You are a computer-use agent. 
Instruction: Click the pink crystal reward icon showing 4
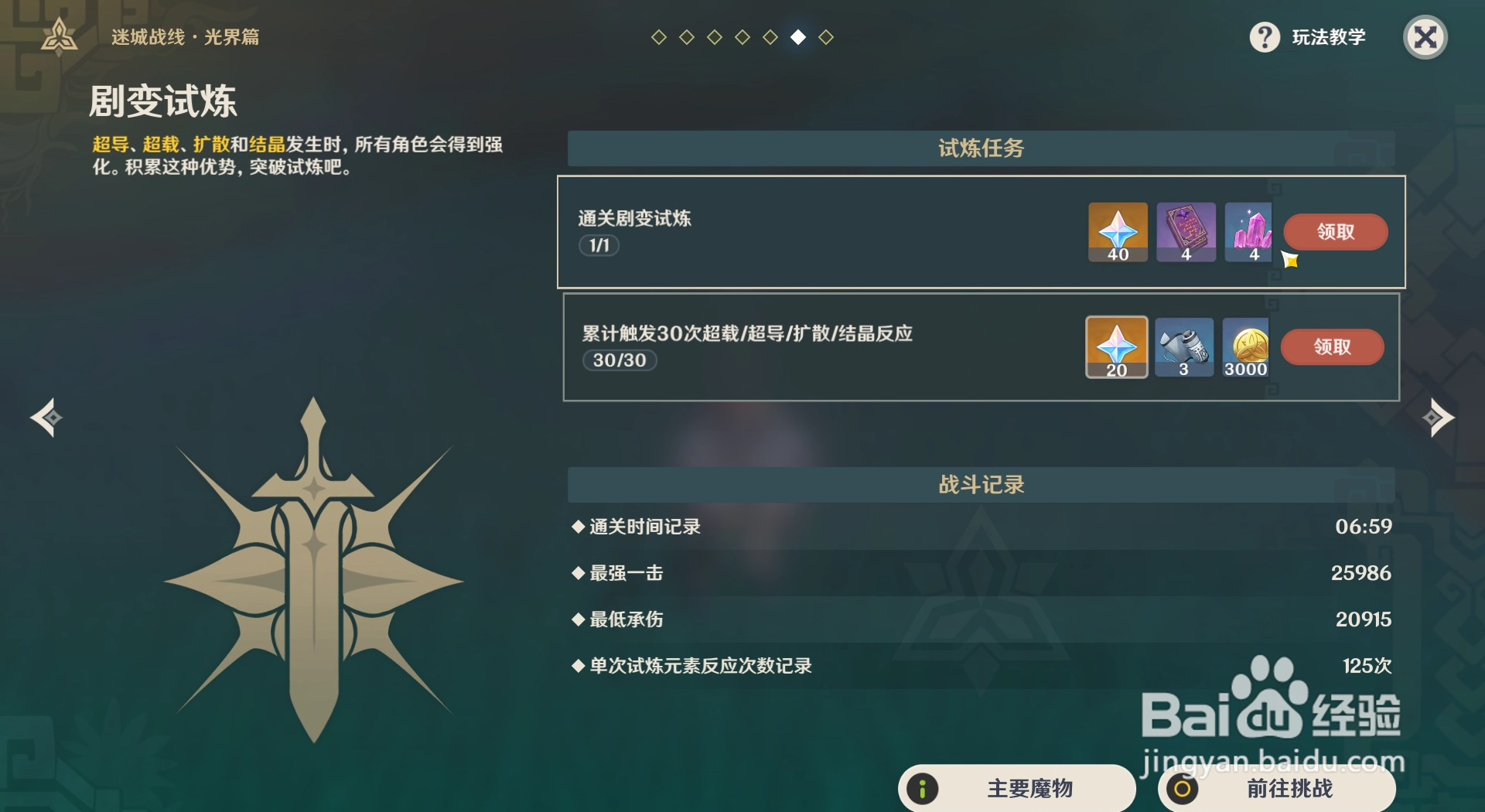[1250, 231]
